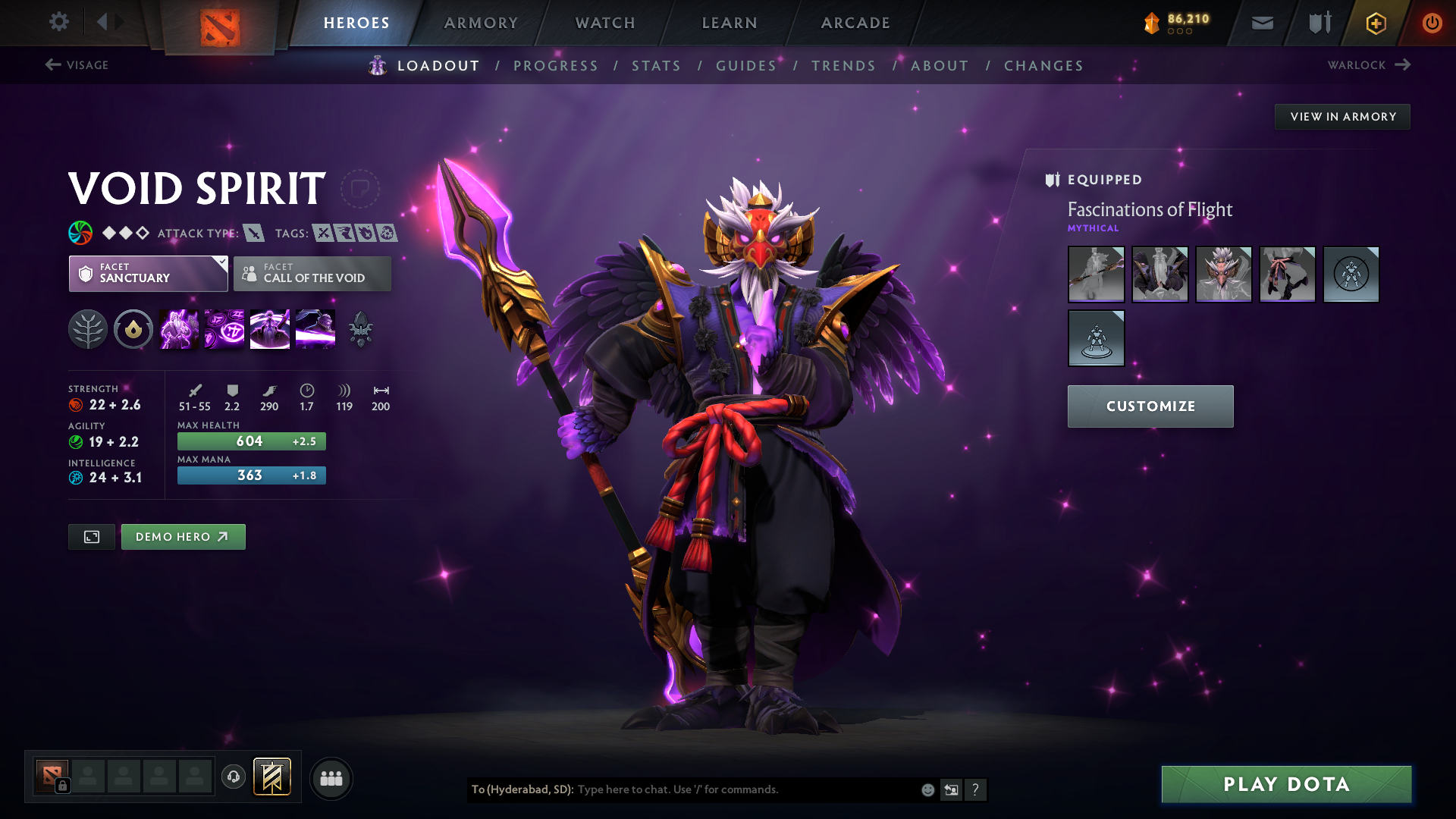Switch to the Call of the Void facet
The width and height of the screenshot is (1456, 819).
pyautogui.click(x=312, y=274)
